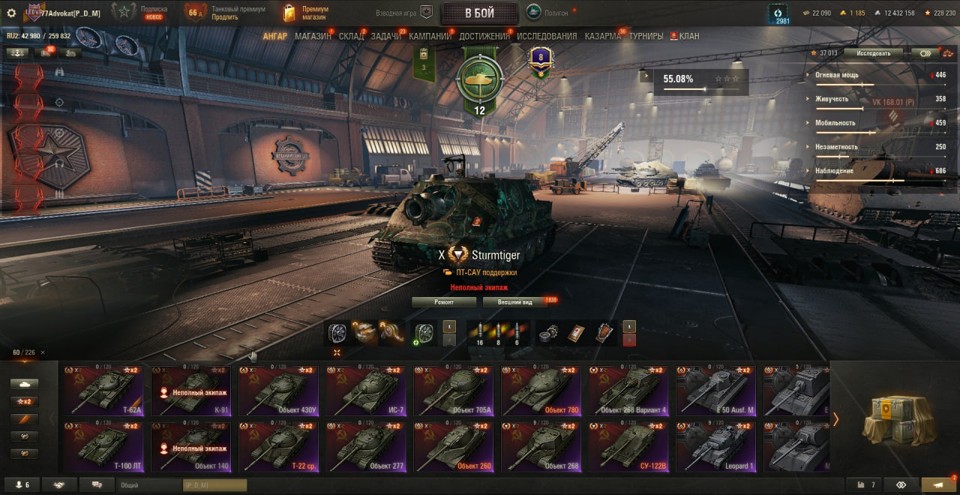Open the МАГАЗИН tab
Image resolution: width=960 pixels, height=495 pixels.
313,36
